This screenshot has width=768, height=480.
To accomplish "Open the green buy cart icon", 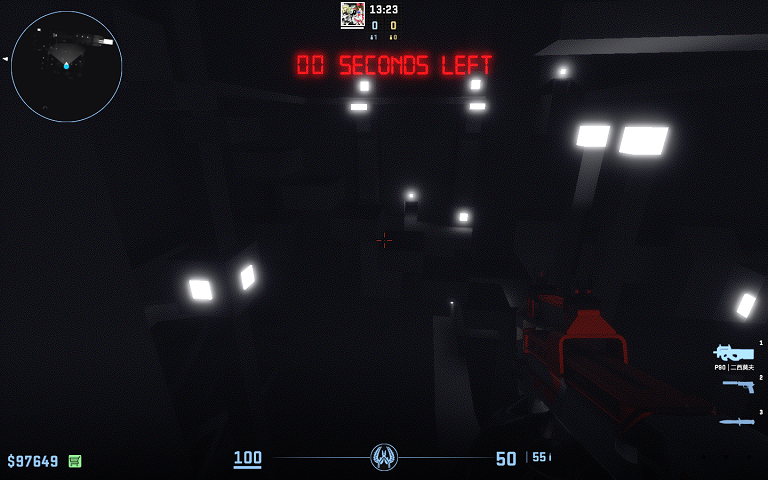I will coord(75,461).
